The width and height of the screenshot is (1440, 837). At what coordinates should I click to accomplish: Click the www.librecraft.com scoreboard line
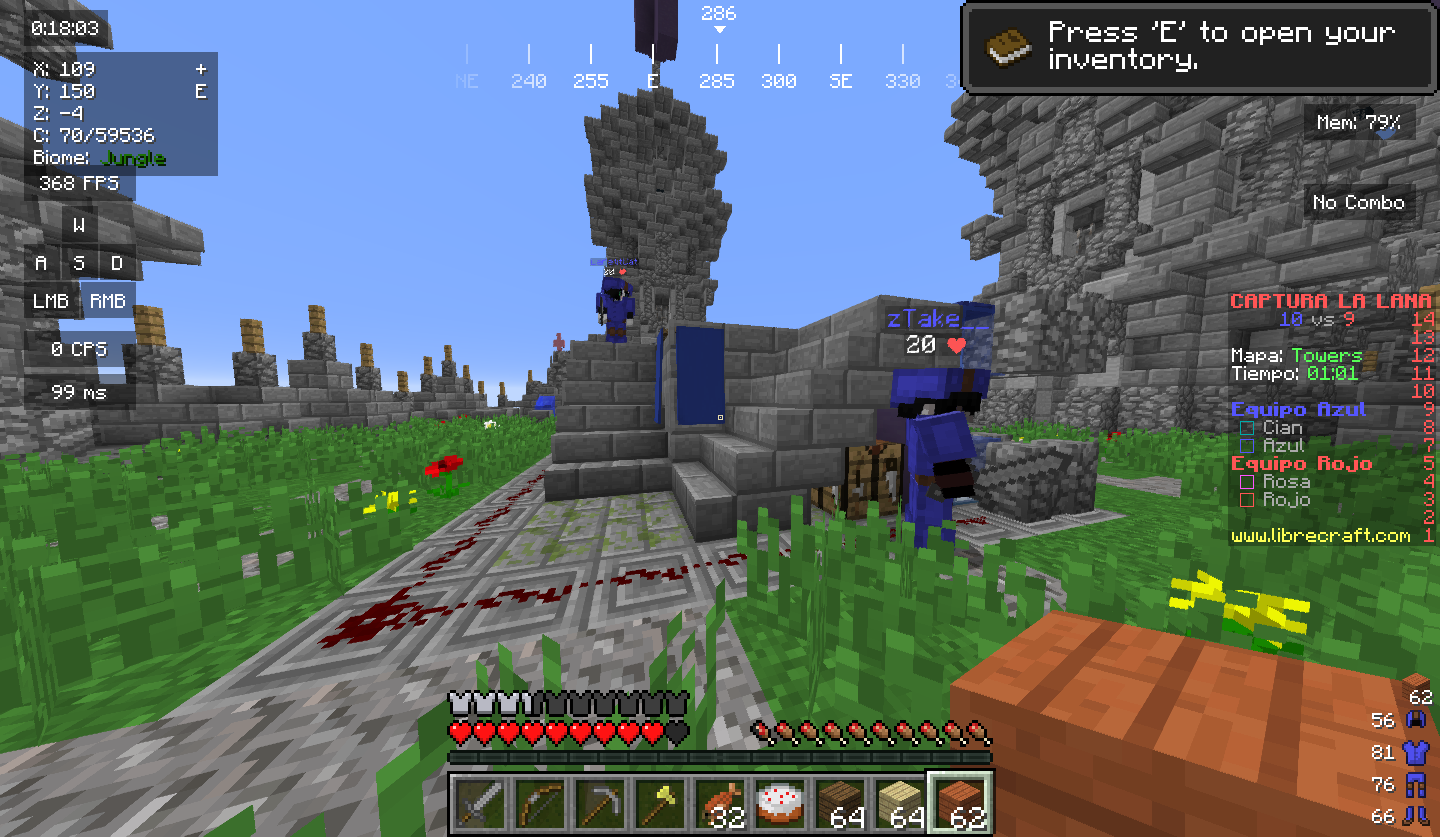pos(1320,536)
